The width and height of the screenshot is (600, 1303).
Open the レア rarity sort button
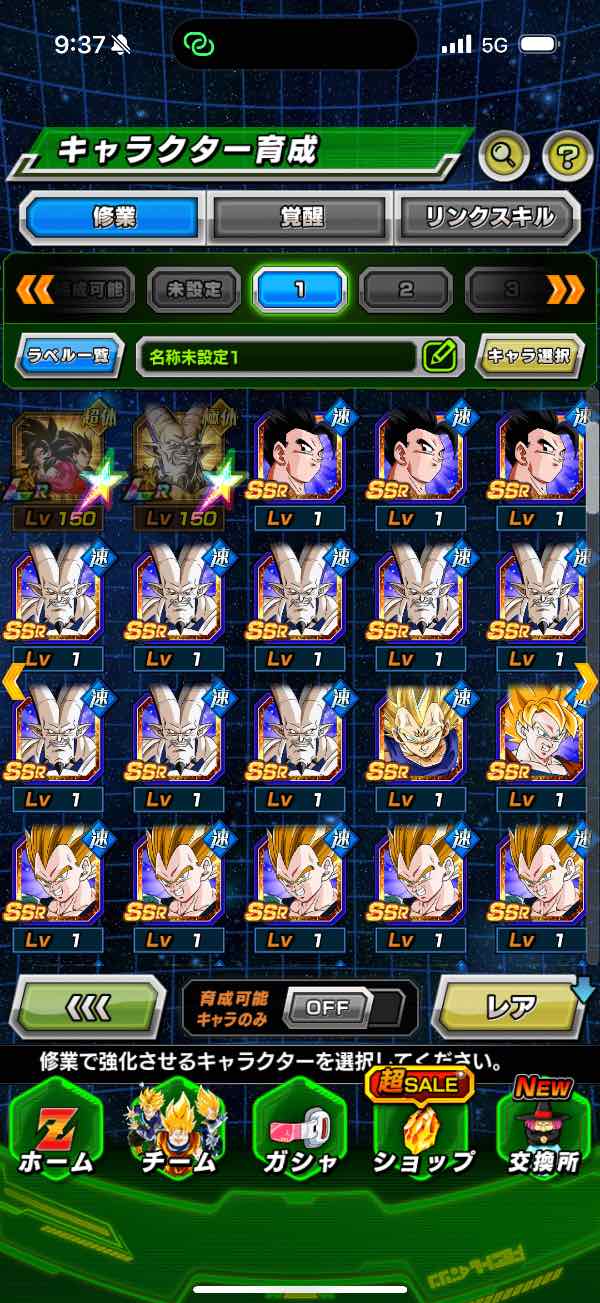pyautogui.click(x=510, y=1006)
